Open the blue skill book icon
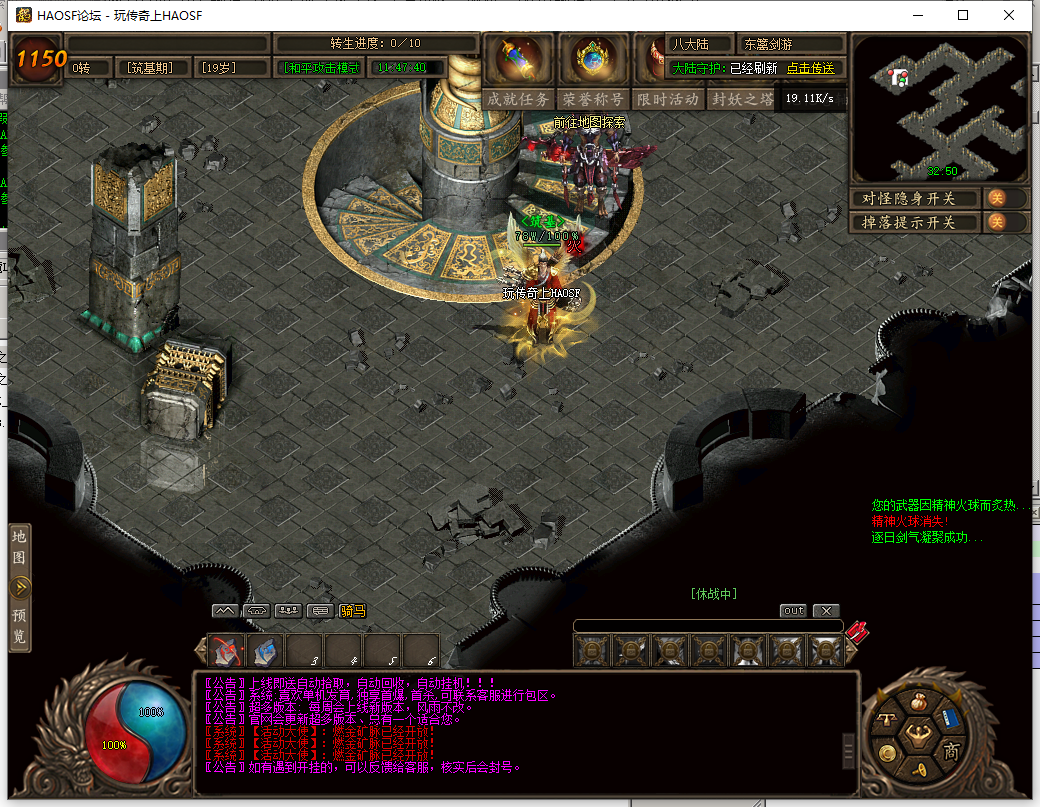 tap(949, 720)
